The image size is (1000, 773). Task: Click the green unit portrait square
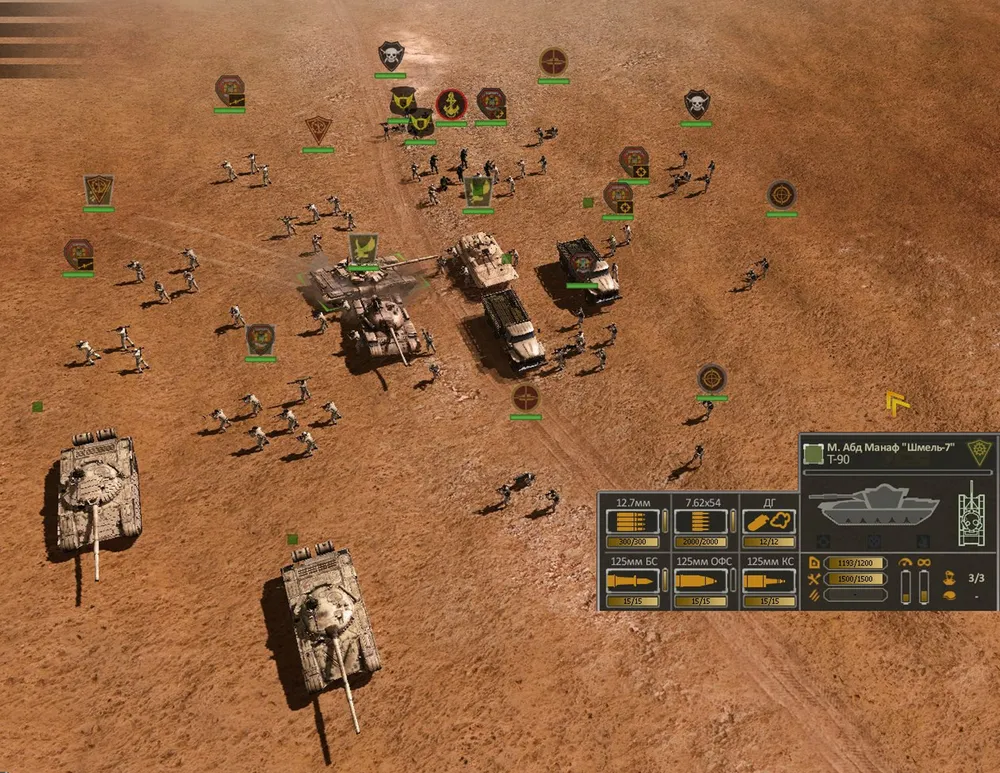point(814,453)
